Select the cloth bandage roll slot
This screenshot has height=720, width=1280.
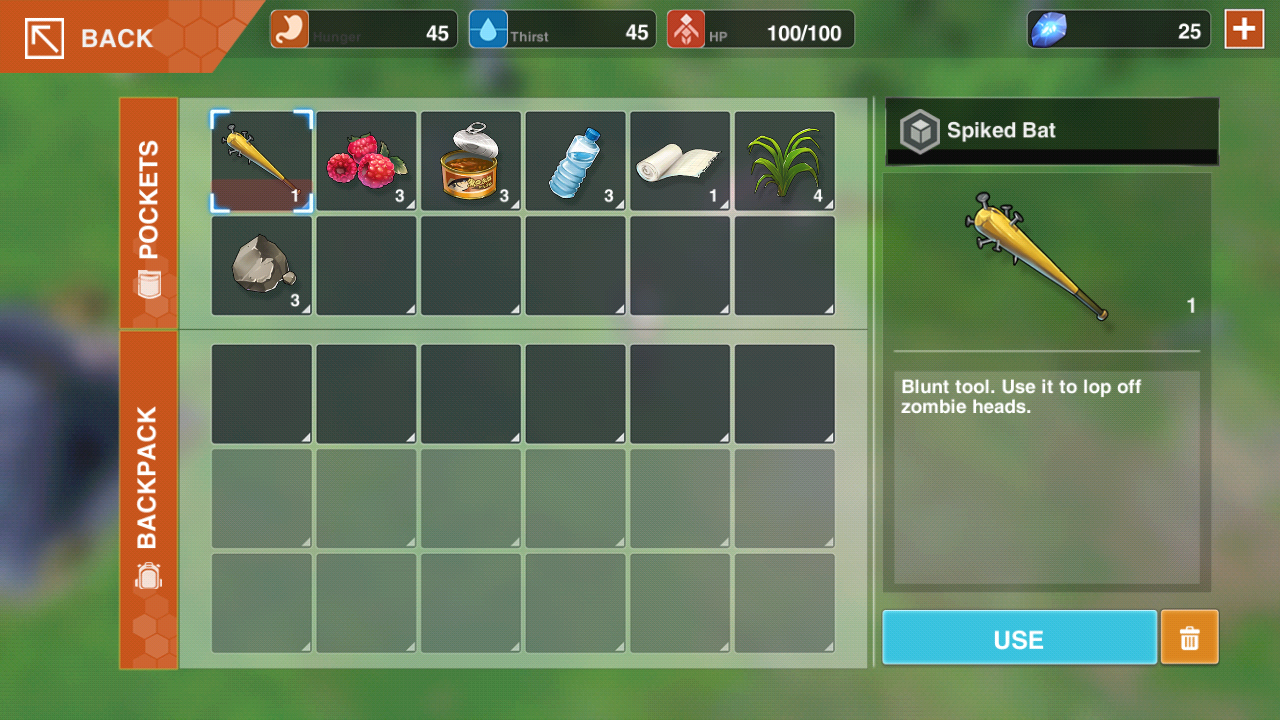point(680,161)
